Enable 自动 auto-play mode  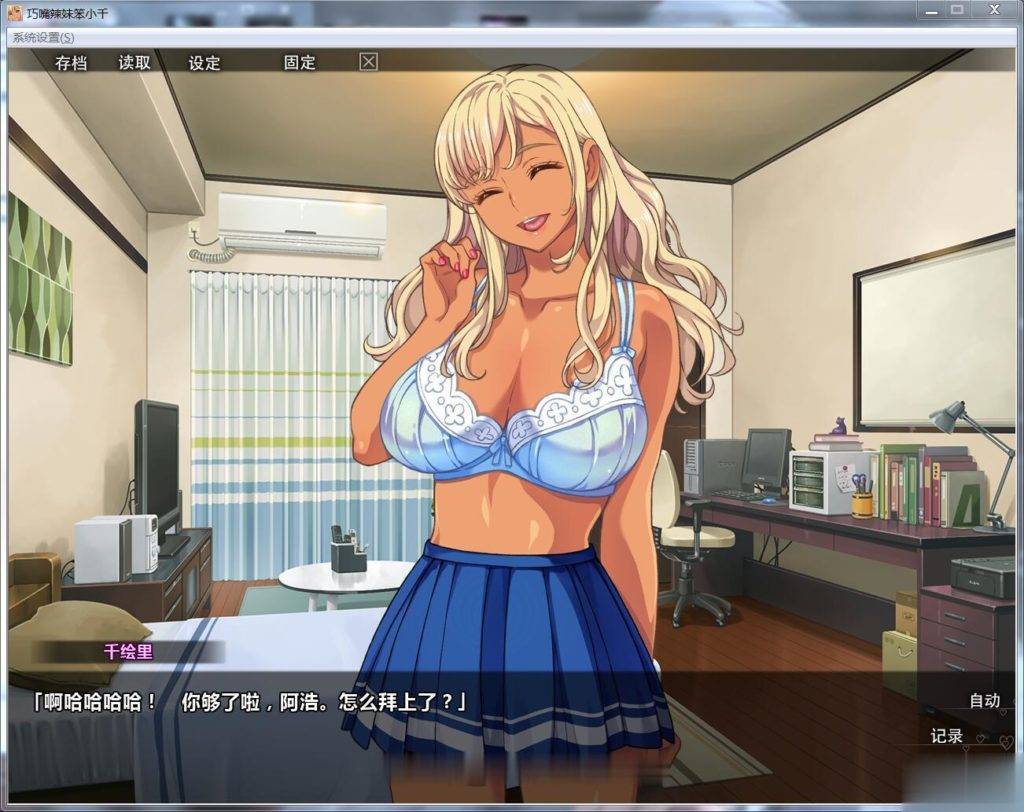tap(984, 700)
